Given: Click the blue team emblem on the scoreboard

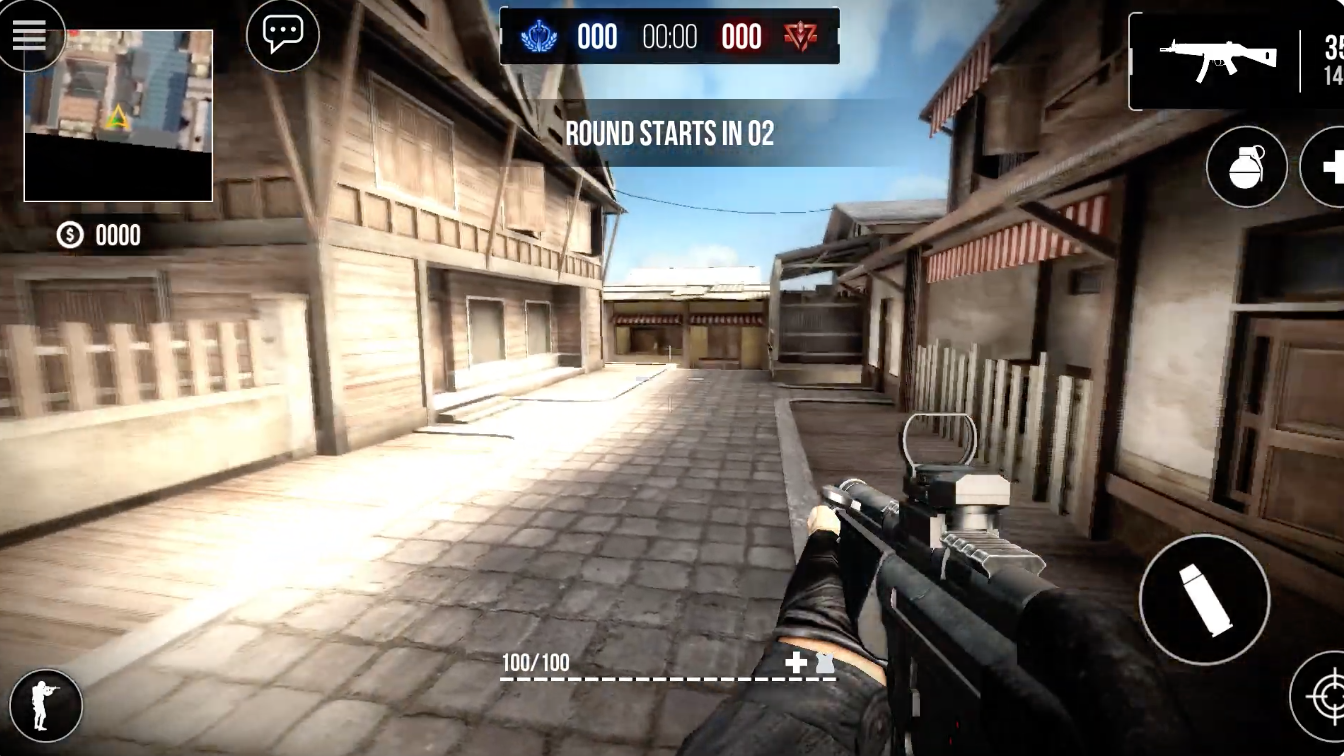Looking at the screenshot, I should pyautogui.click(x=538, y=36).
